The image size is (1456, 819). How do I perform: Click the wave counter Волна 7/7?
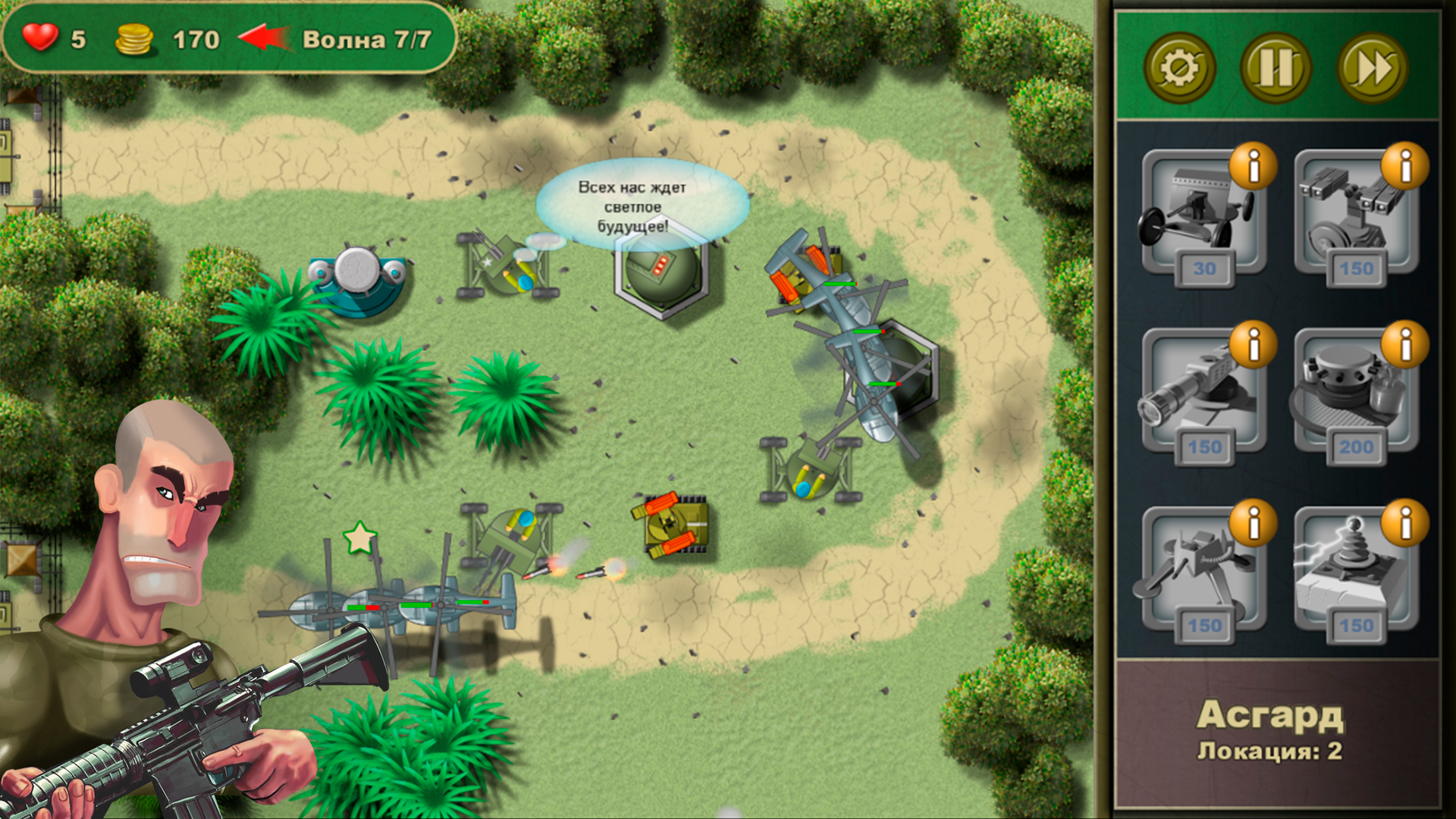[362, 39]
